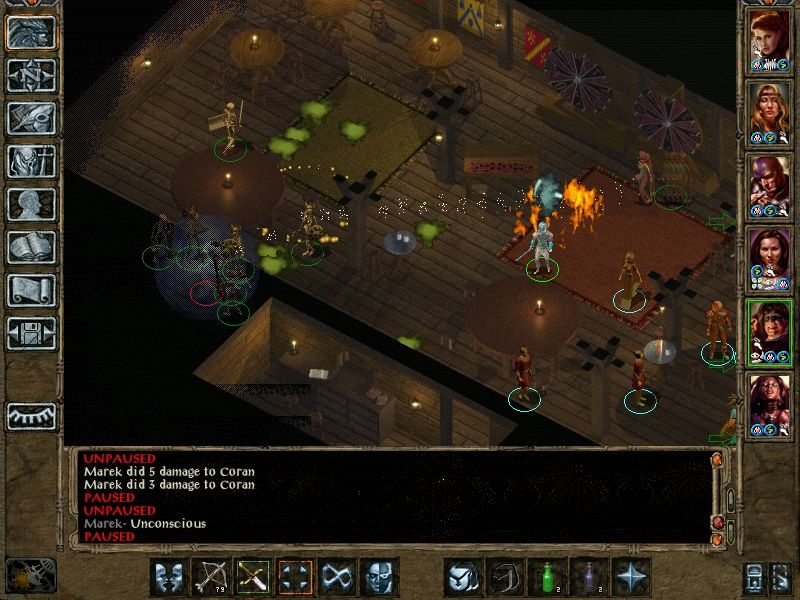Activate the four-pointed star special ability
This screenshot has height=600, width=800.
tap(630, 577)
